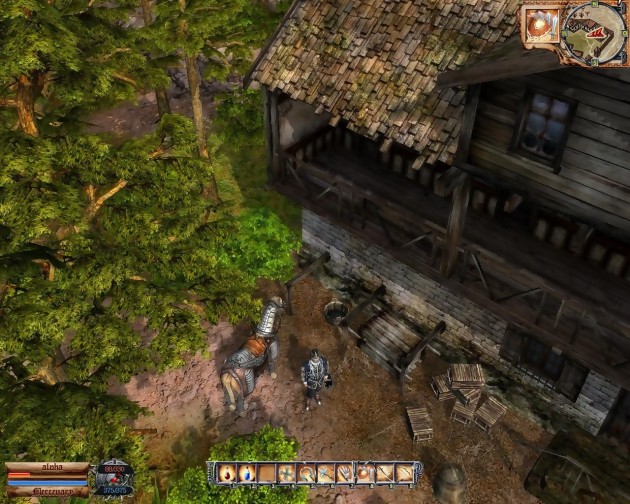
Task: Open the minimap in the corner
Action: tap(596, 32)
